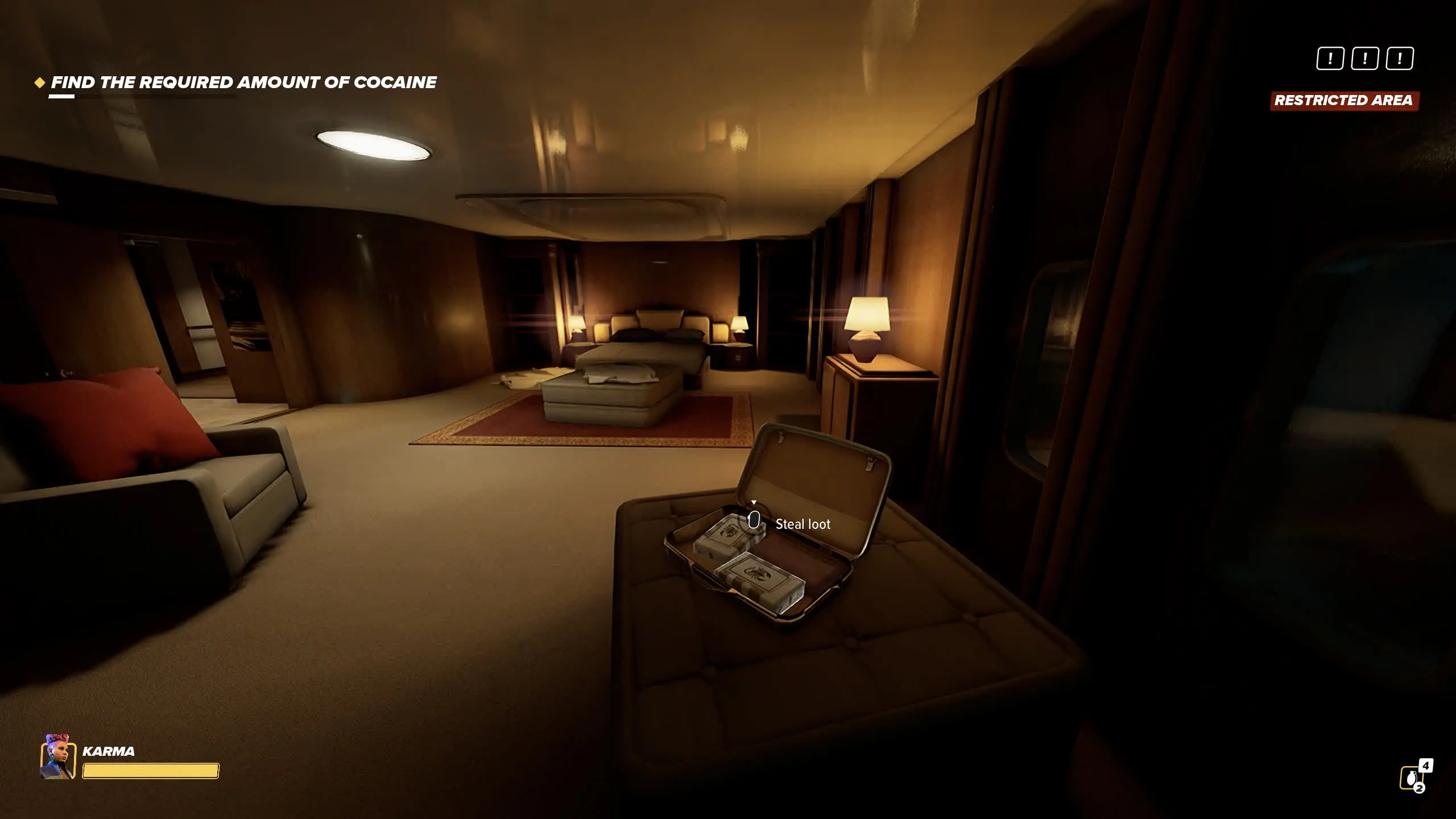Select the cocaine objective tracker text

click(243, 83)
